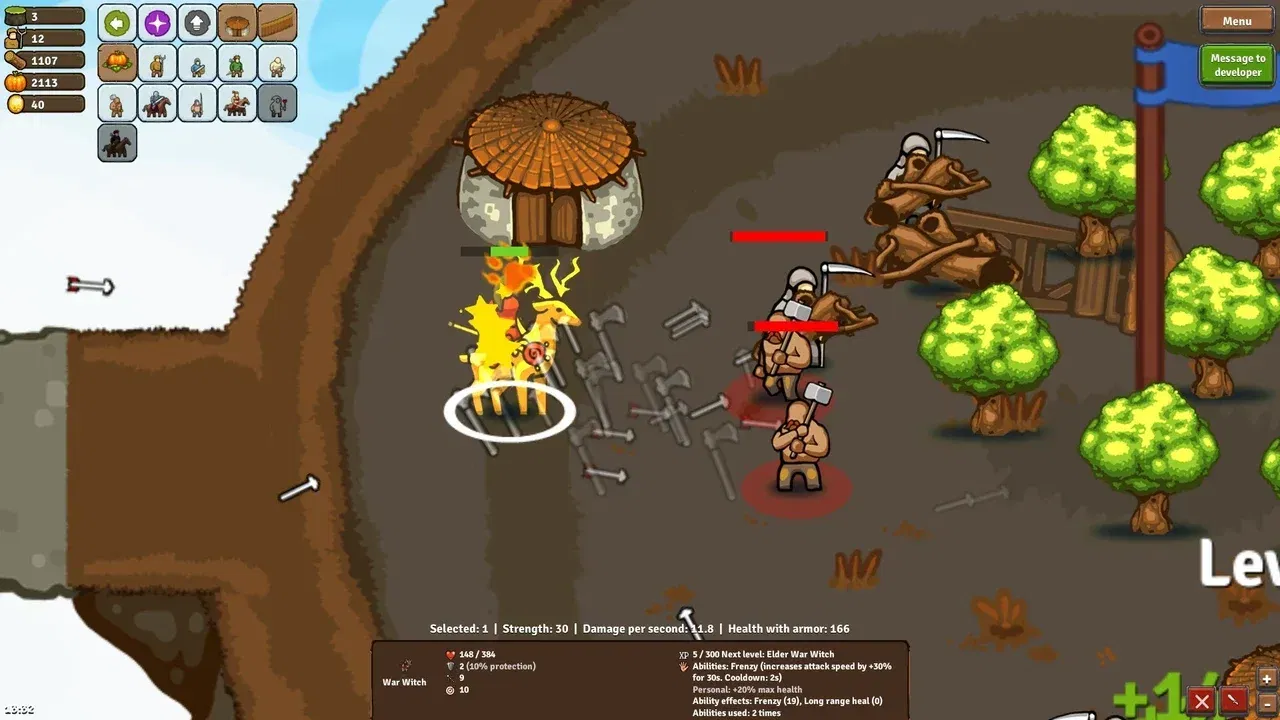Select the hut building icon

pos(237,21)
